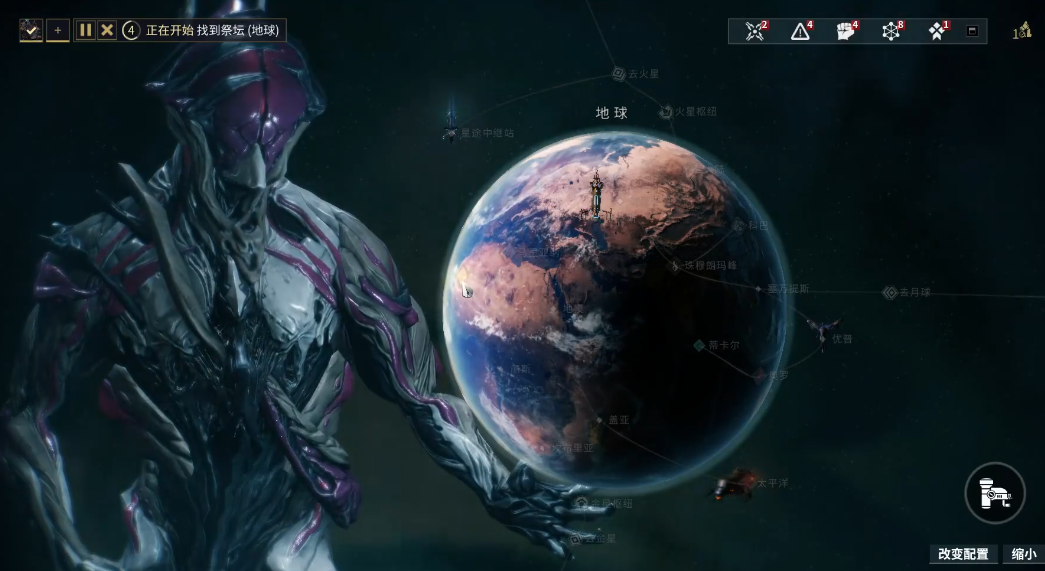
Task: Choose the 去月球 map node
Action: click(x=890, y=292)
